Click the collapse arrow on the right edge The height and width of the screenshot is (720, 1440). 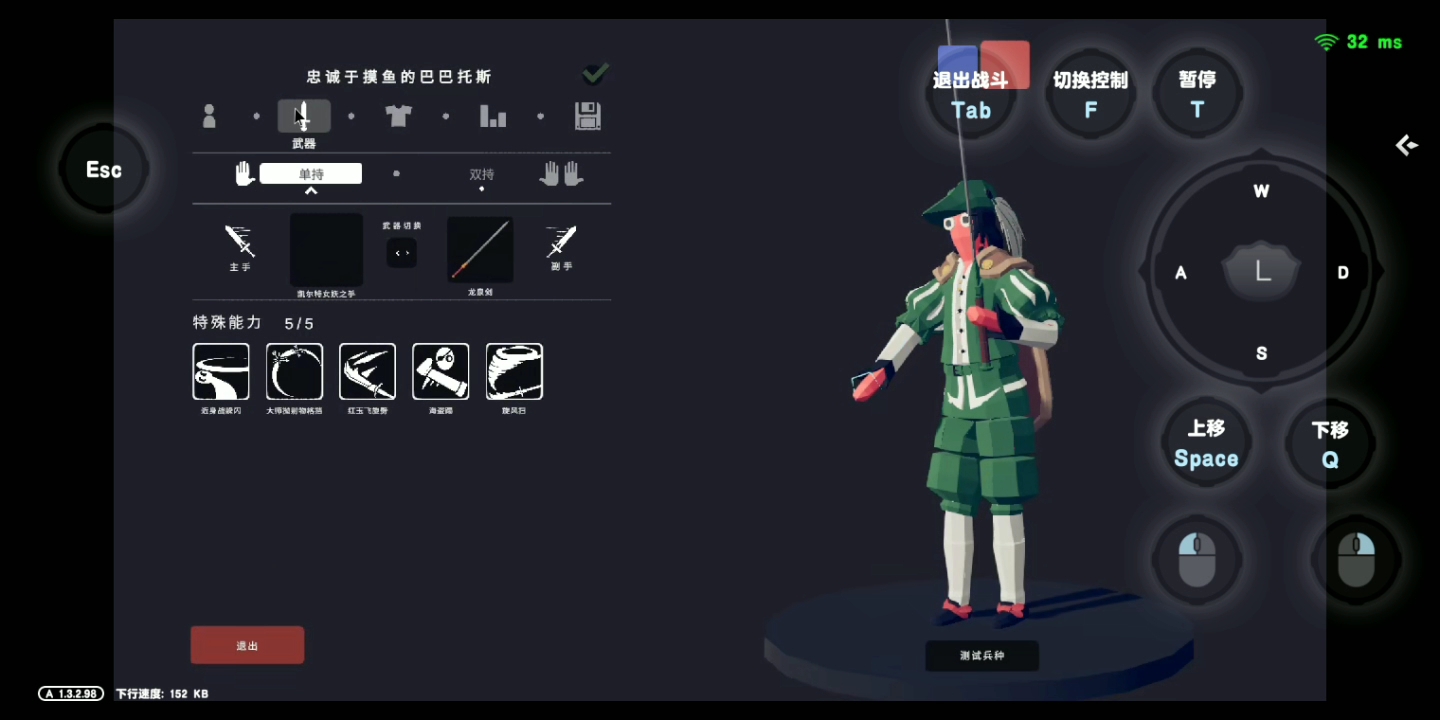pos(1405,144)
